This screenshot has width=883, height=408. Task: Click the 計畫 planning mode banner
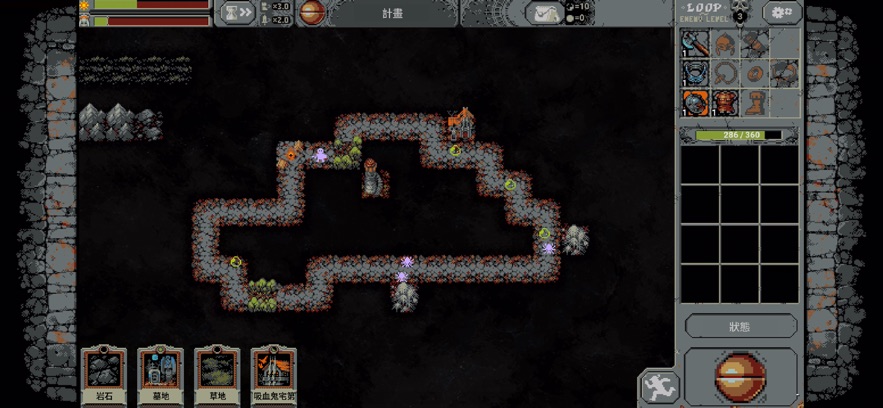coord(392,13)
